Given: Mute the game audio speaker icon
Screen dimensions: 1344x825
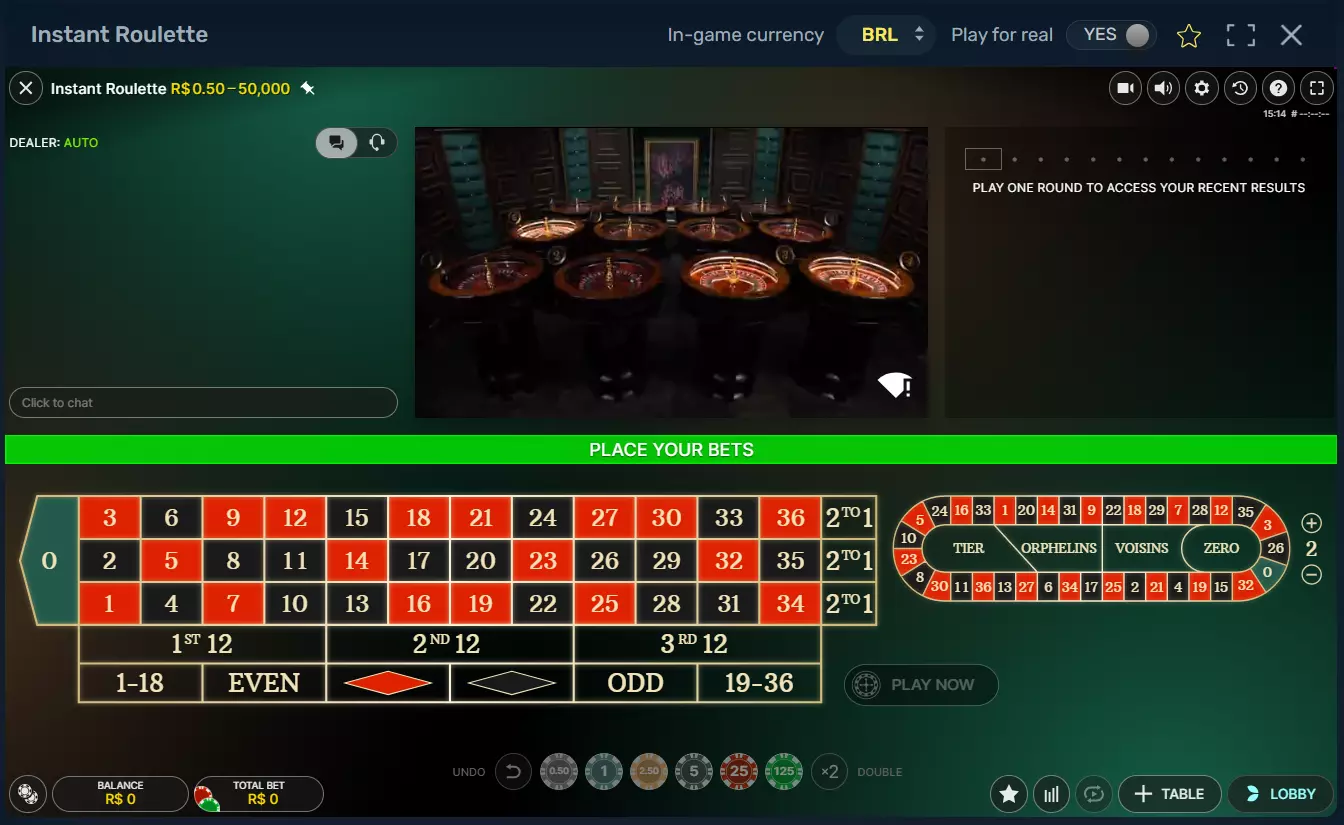Looking at the screenshot, I should coord(1163,88).
